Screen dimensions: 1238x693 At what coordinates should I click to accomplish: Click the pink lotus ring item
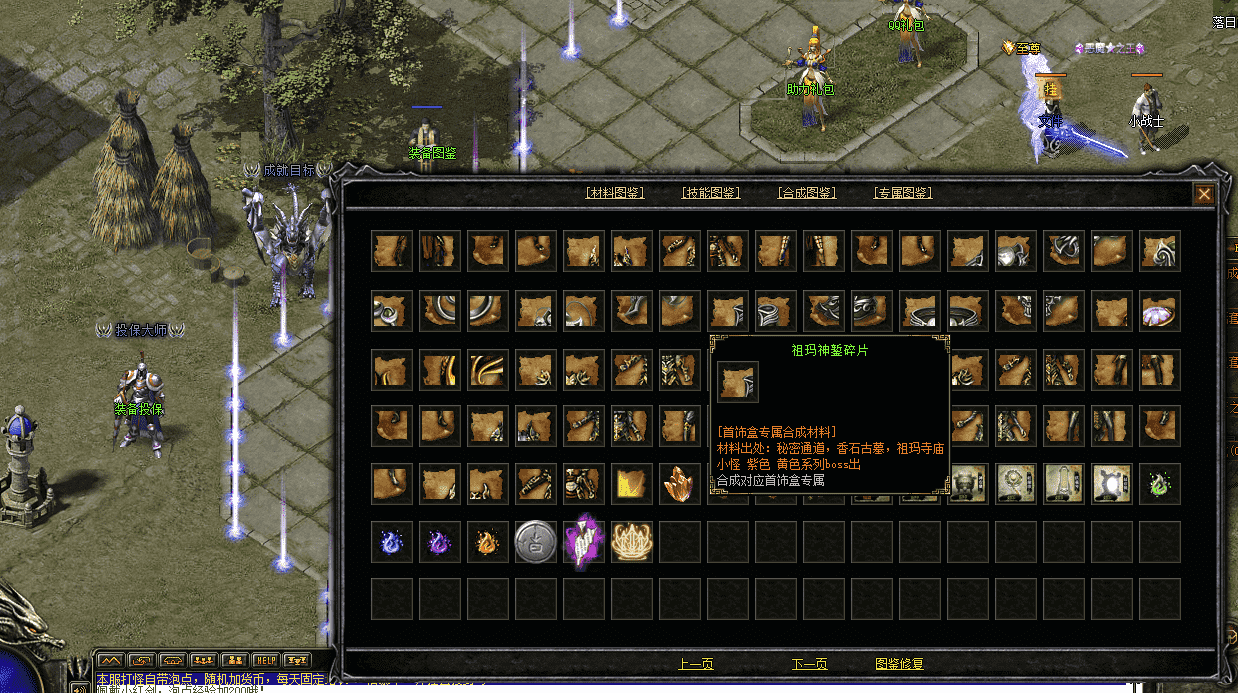(x=1159, y=311)
